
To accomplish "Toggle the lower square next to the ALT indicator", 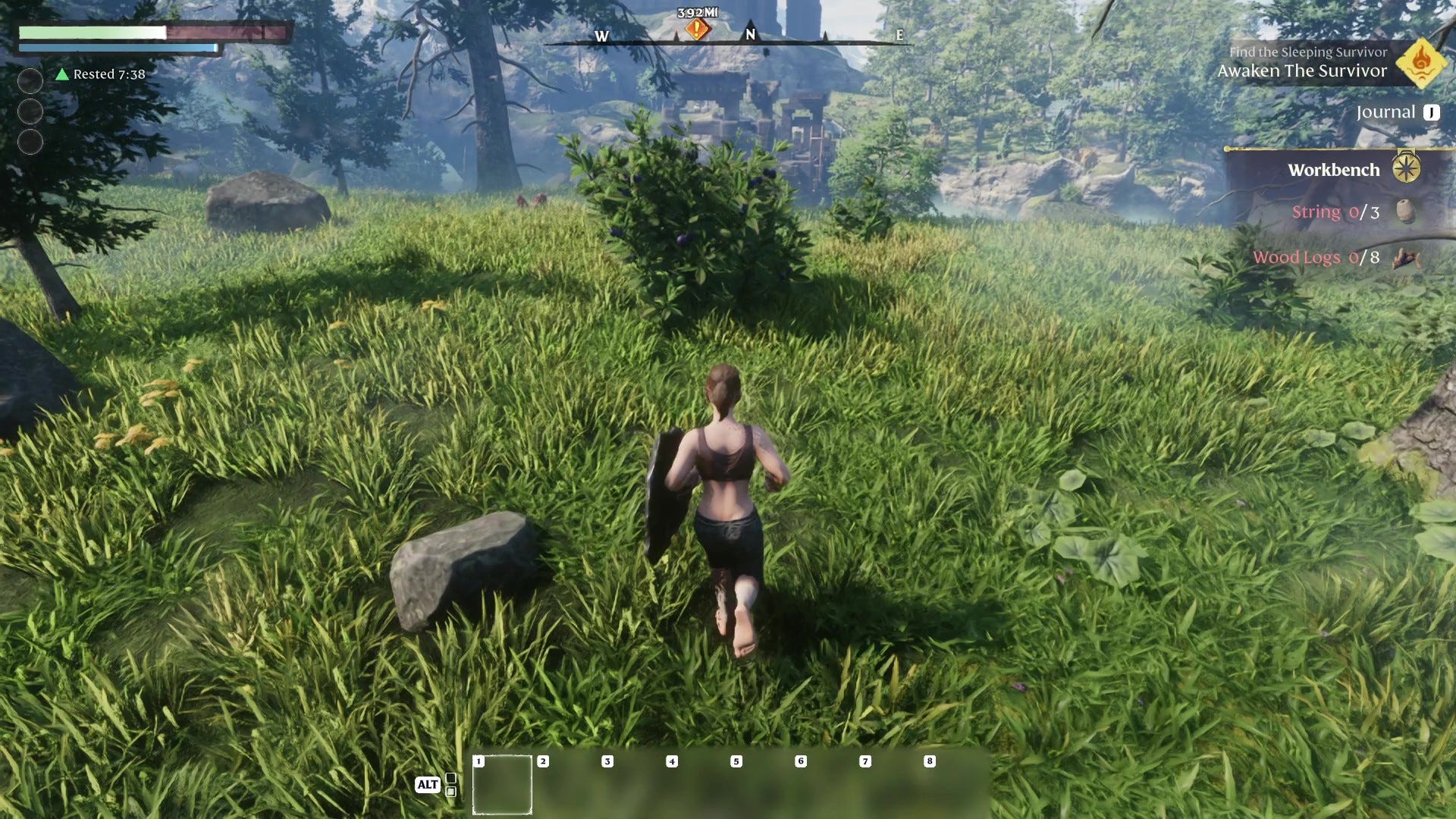I will click(450, 792).
